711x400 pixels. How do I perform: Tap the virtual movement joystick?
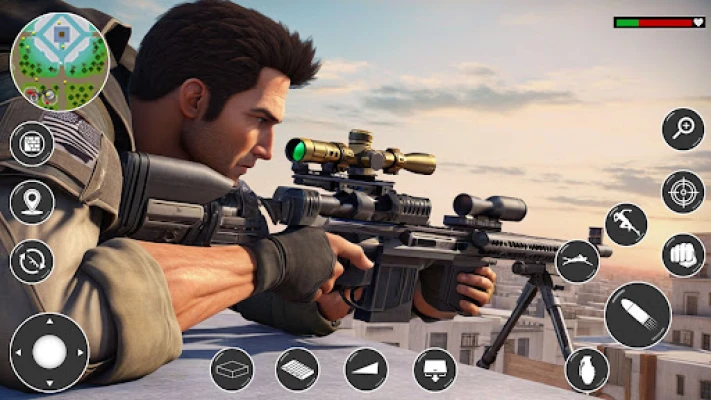tap(49, 351)
